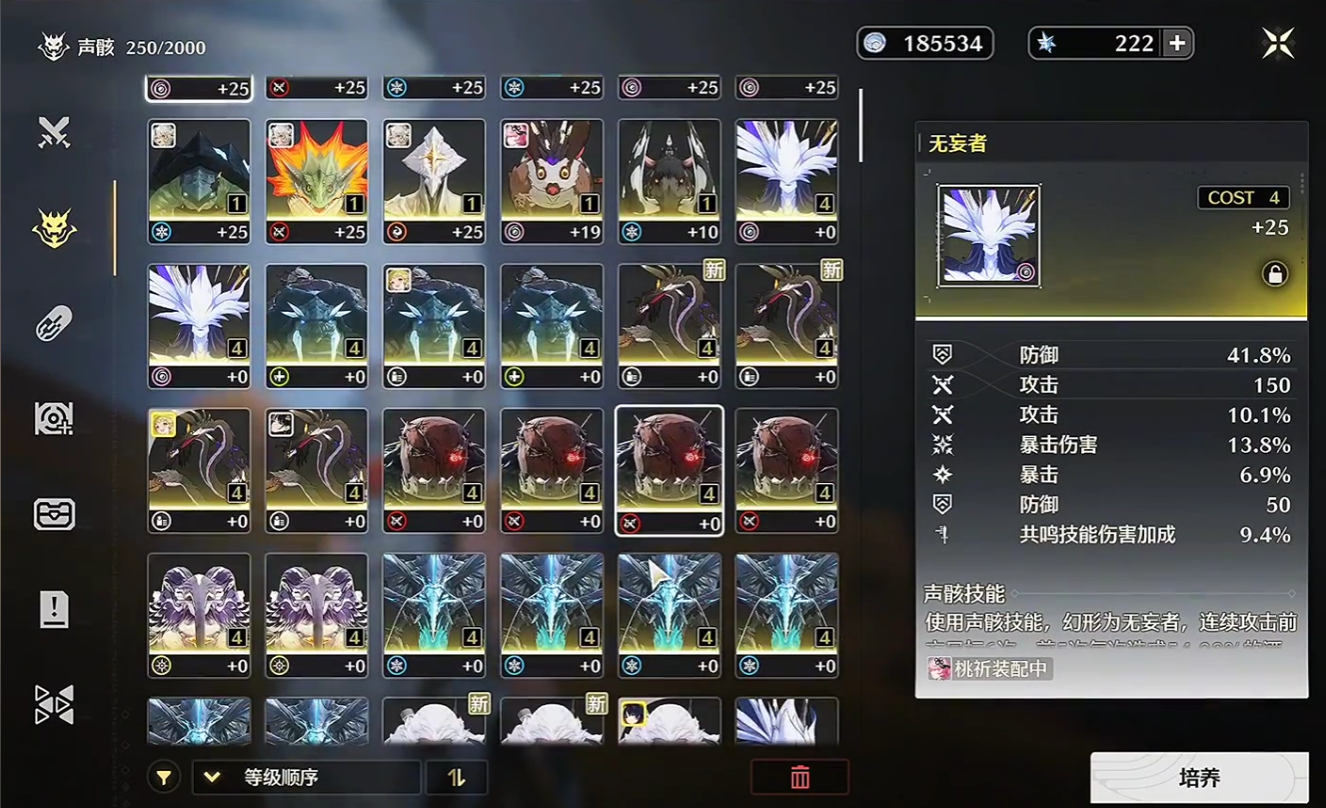This screenshot has width=1326, height=808.
Task: Open the 培养 upgrade button
Action: (1199, 778)
